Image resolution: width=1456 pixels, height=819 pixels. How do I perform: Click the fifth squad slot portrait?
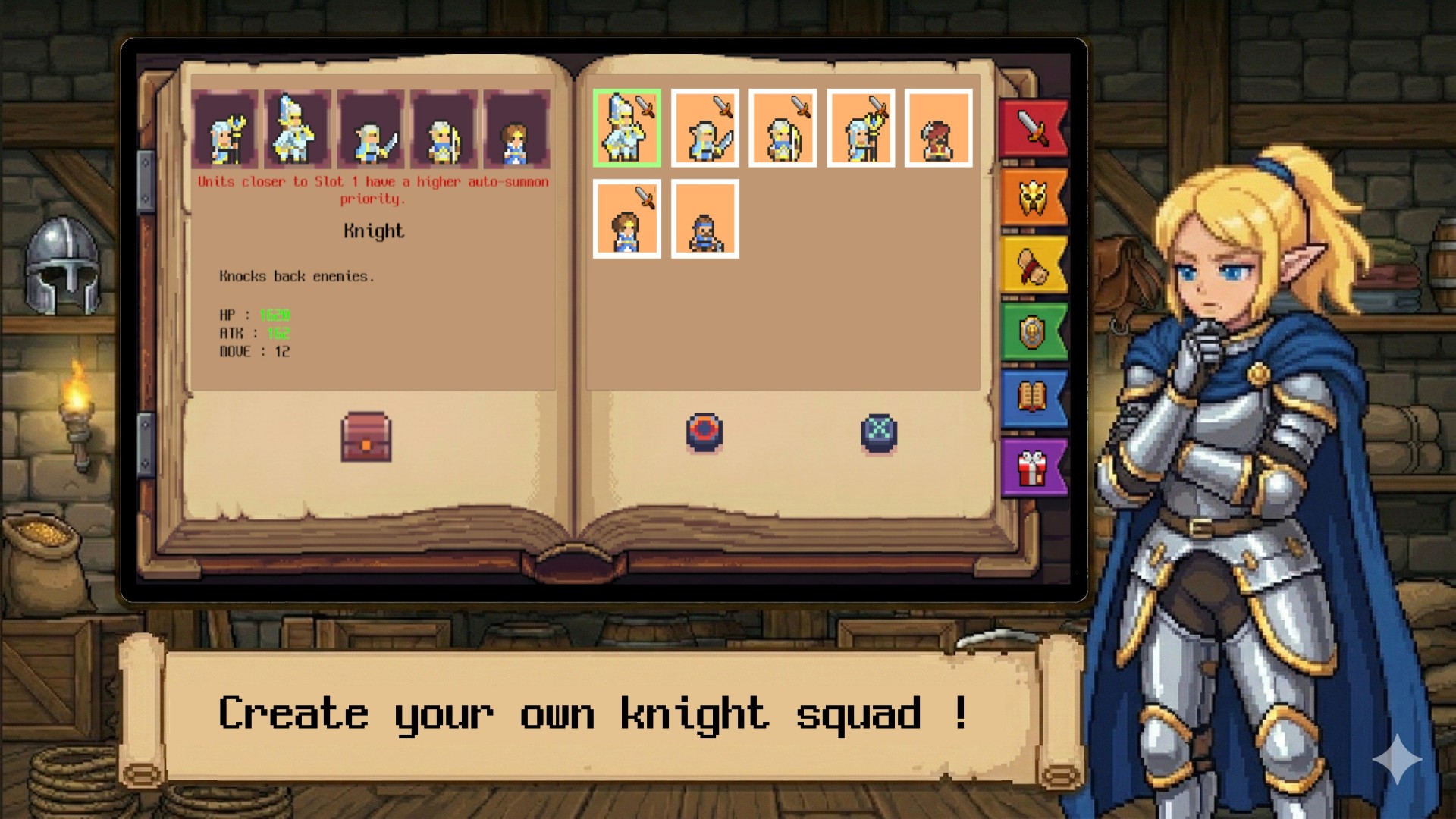coord(518,130)
